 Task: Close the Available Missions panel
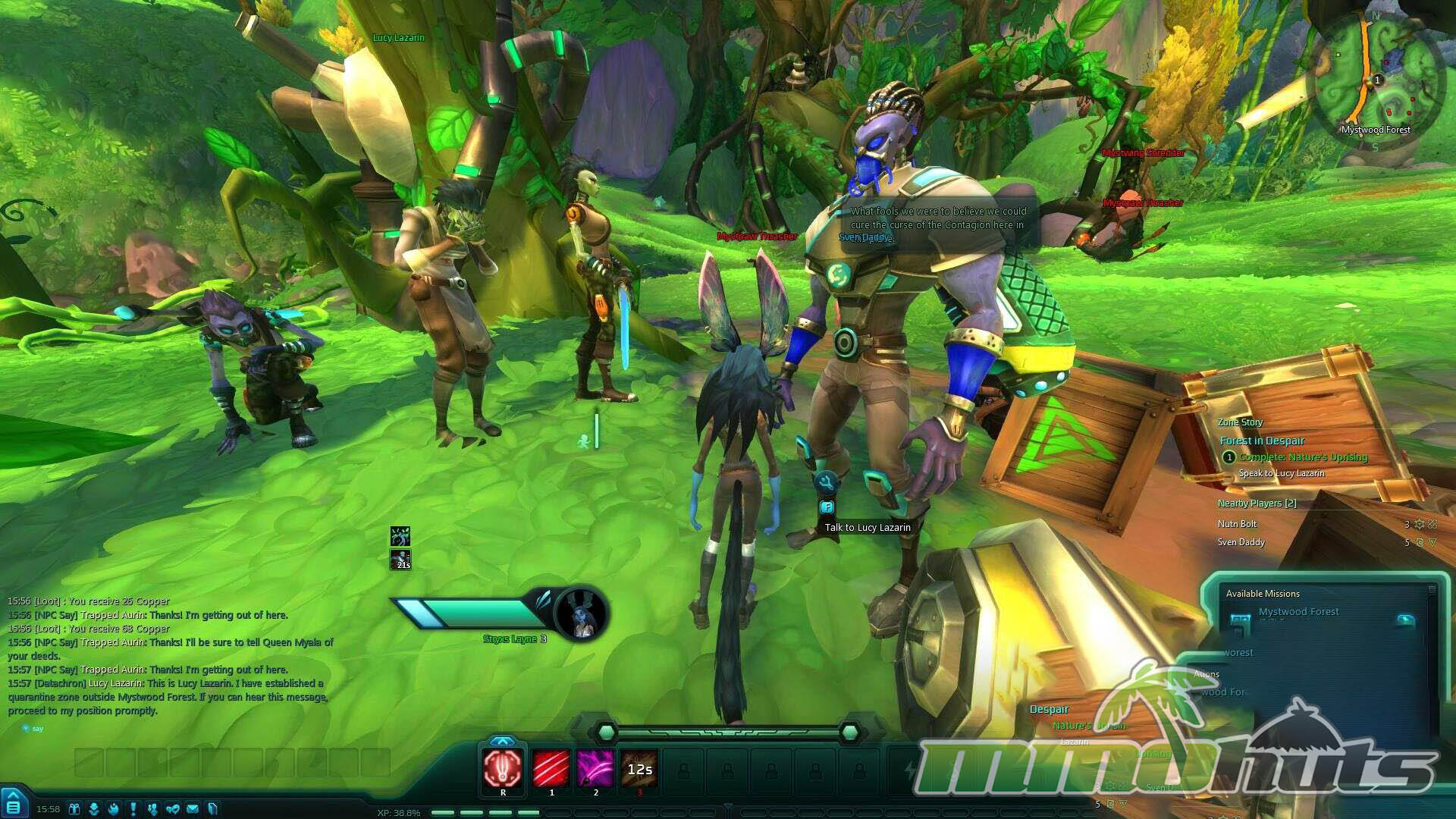[x=1432, y=589]
